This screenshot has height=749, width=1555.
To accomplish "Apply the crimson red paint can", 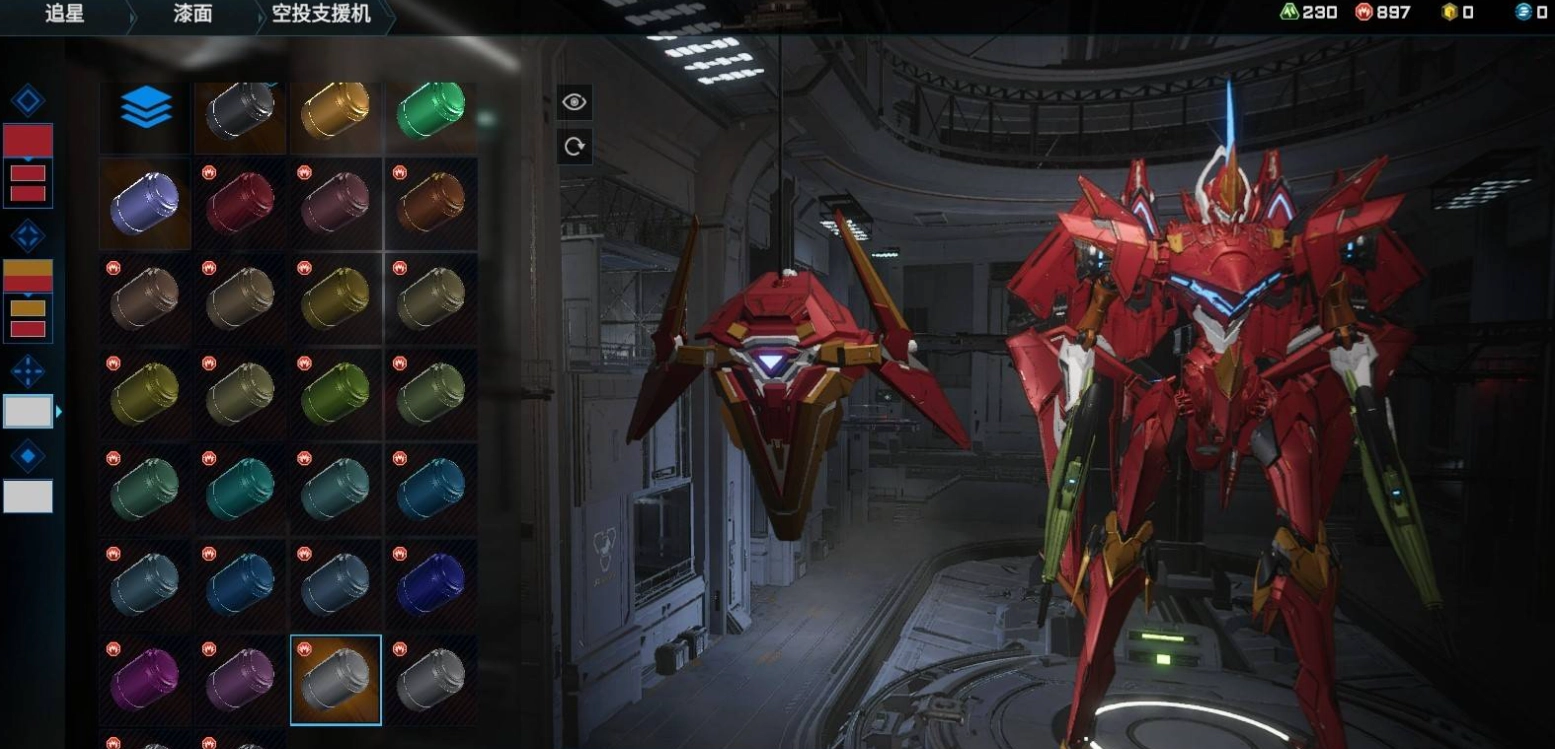I will pos(240,204).
